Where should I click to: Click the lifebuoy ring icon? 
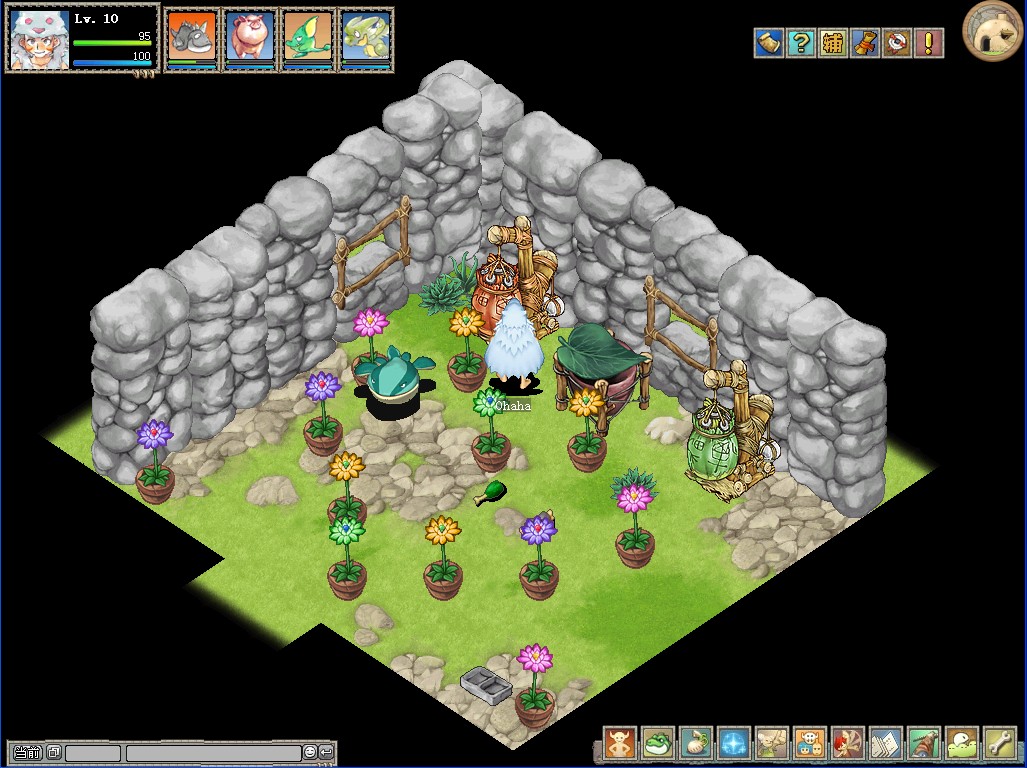(x=897, y=43)
